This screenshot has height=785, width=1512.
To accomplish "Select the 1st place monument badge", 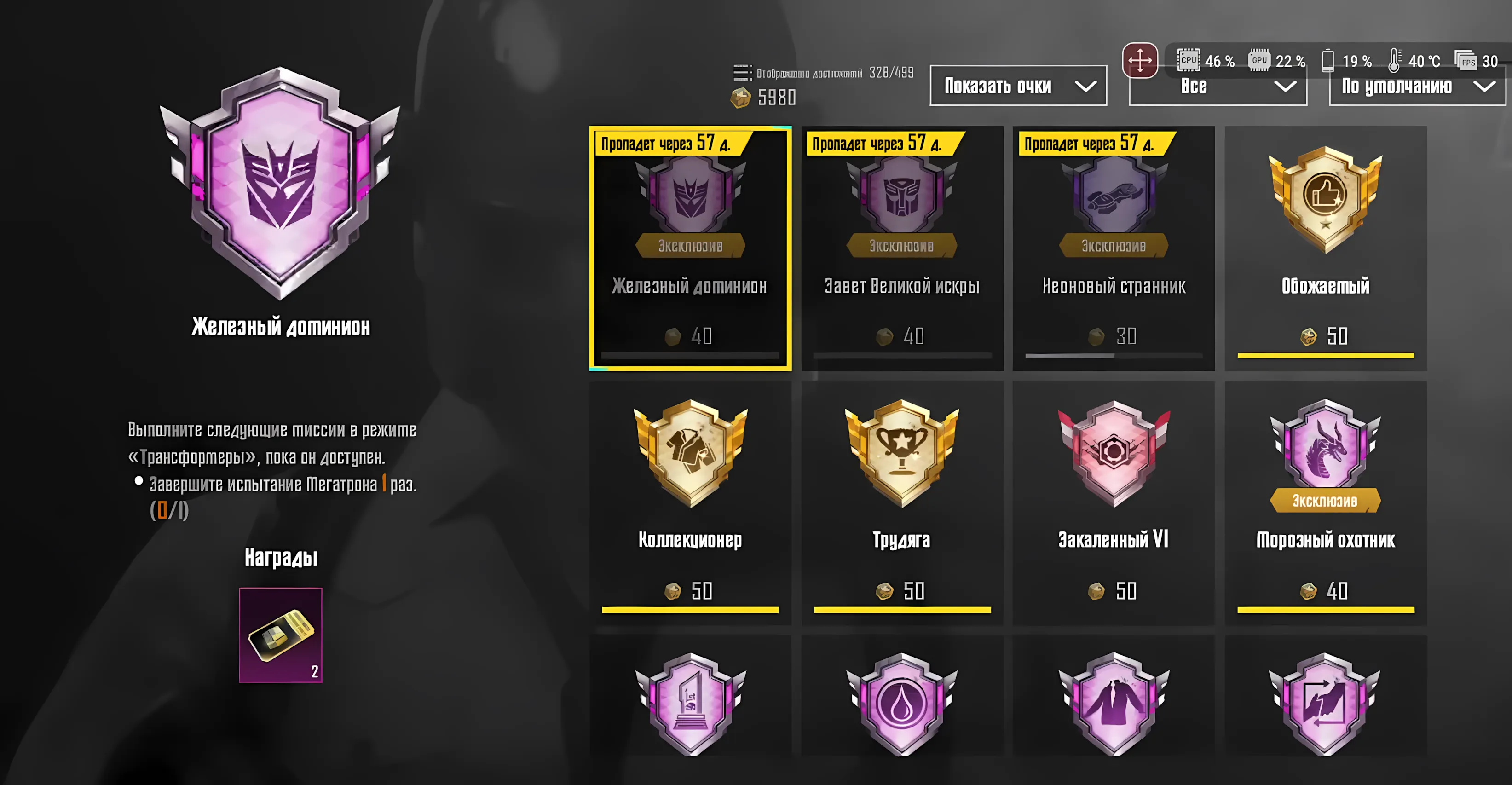I will (690, 704).
